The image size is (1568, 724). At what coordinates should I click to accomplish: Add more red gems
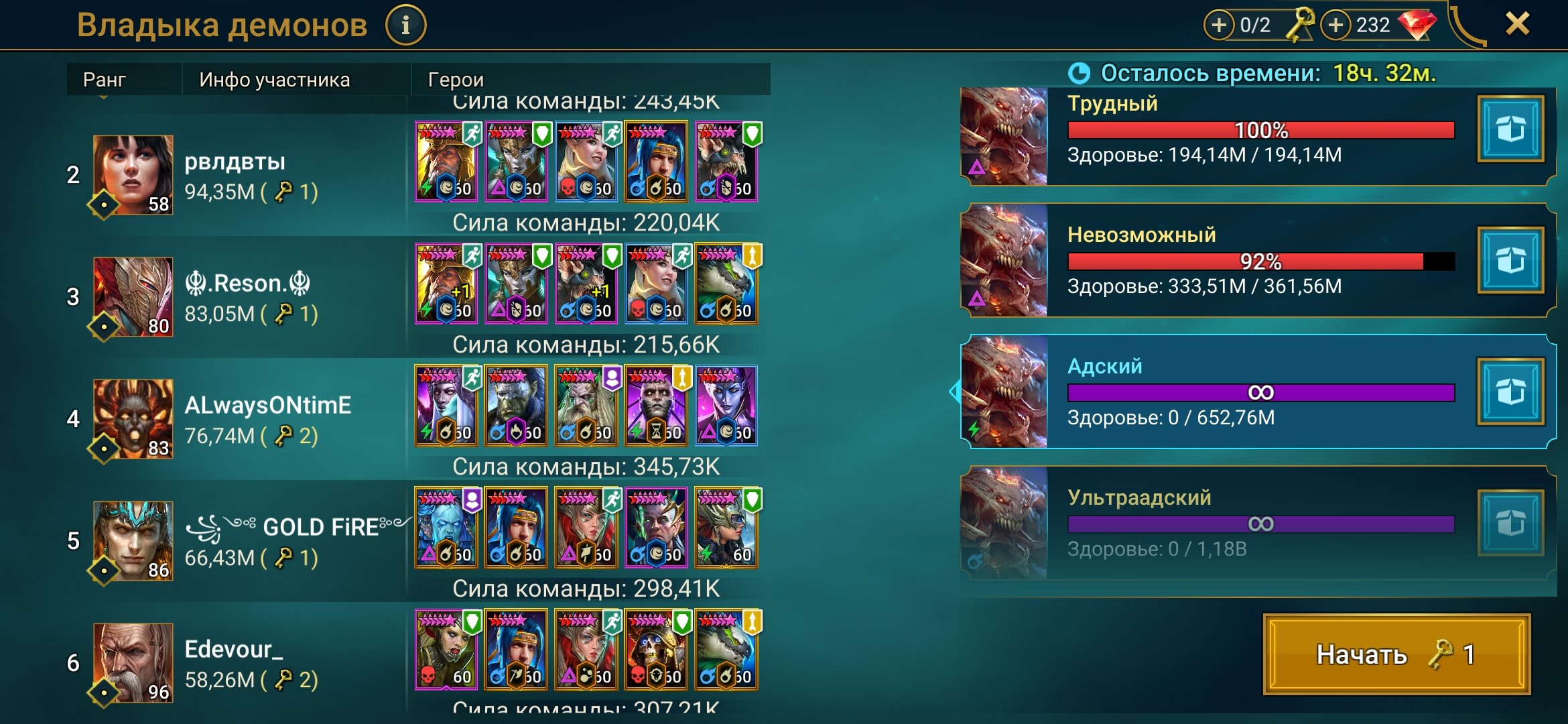tap(1335, 25)
